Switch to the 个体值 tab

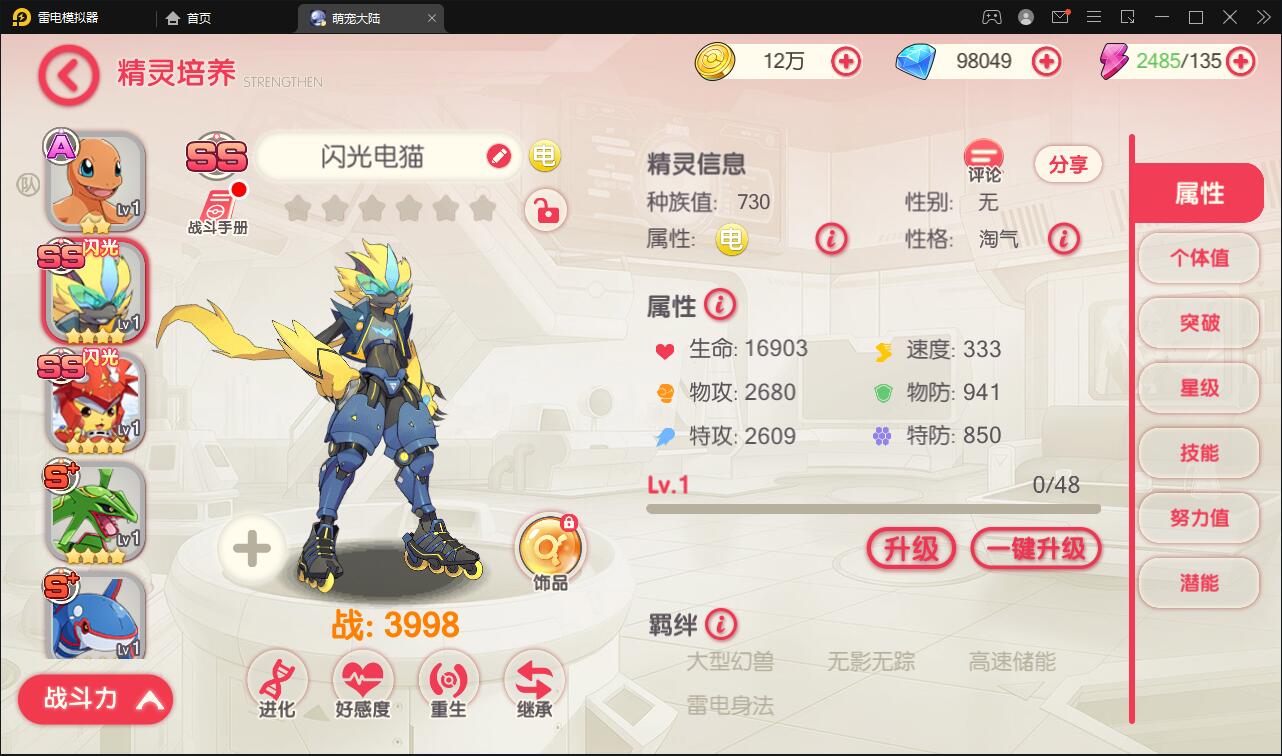(1199, 258)
